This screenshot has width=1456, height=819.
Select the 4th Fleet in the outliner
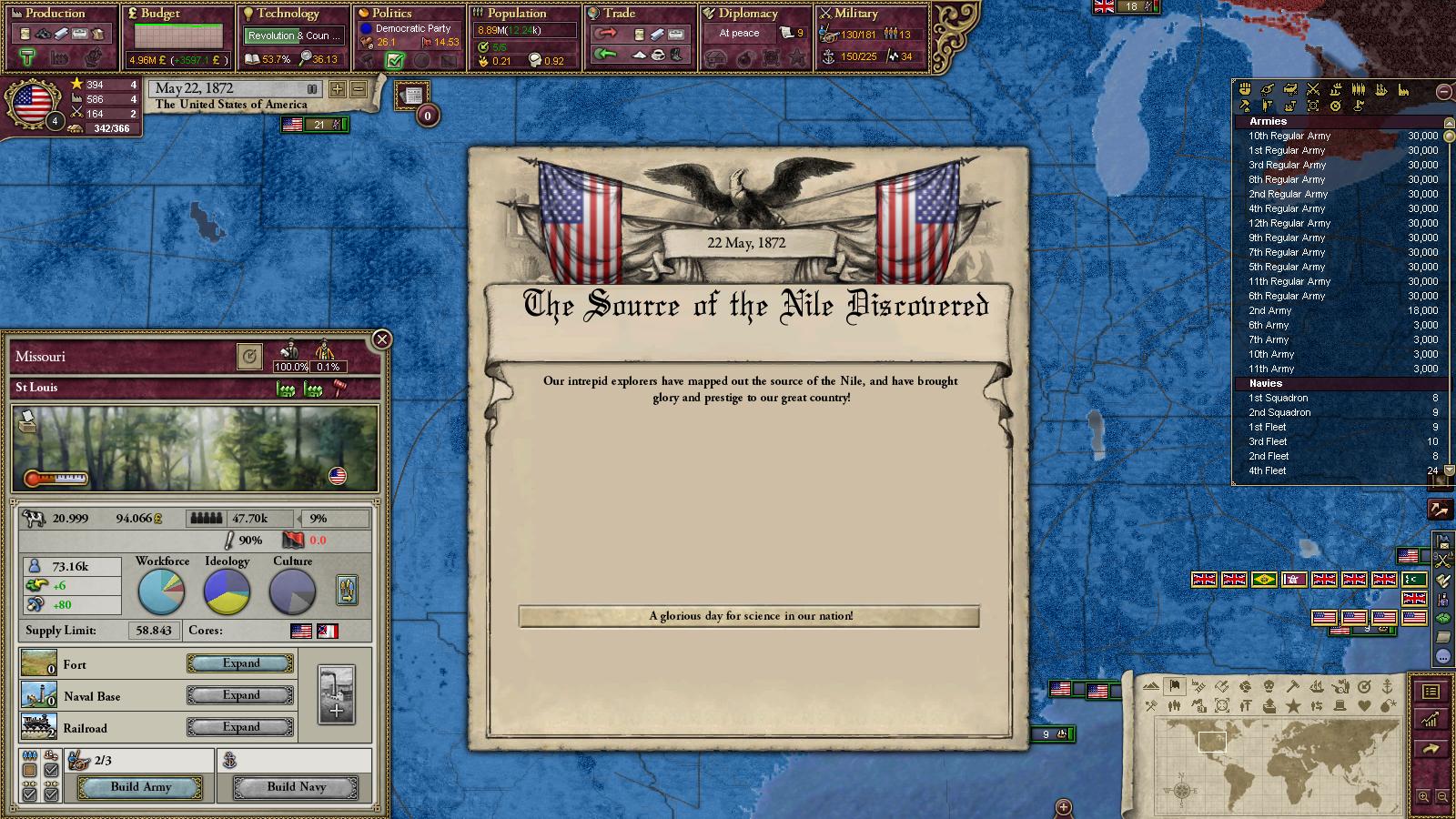[x=1268, y=470]
